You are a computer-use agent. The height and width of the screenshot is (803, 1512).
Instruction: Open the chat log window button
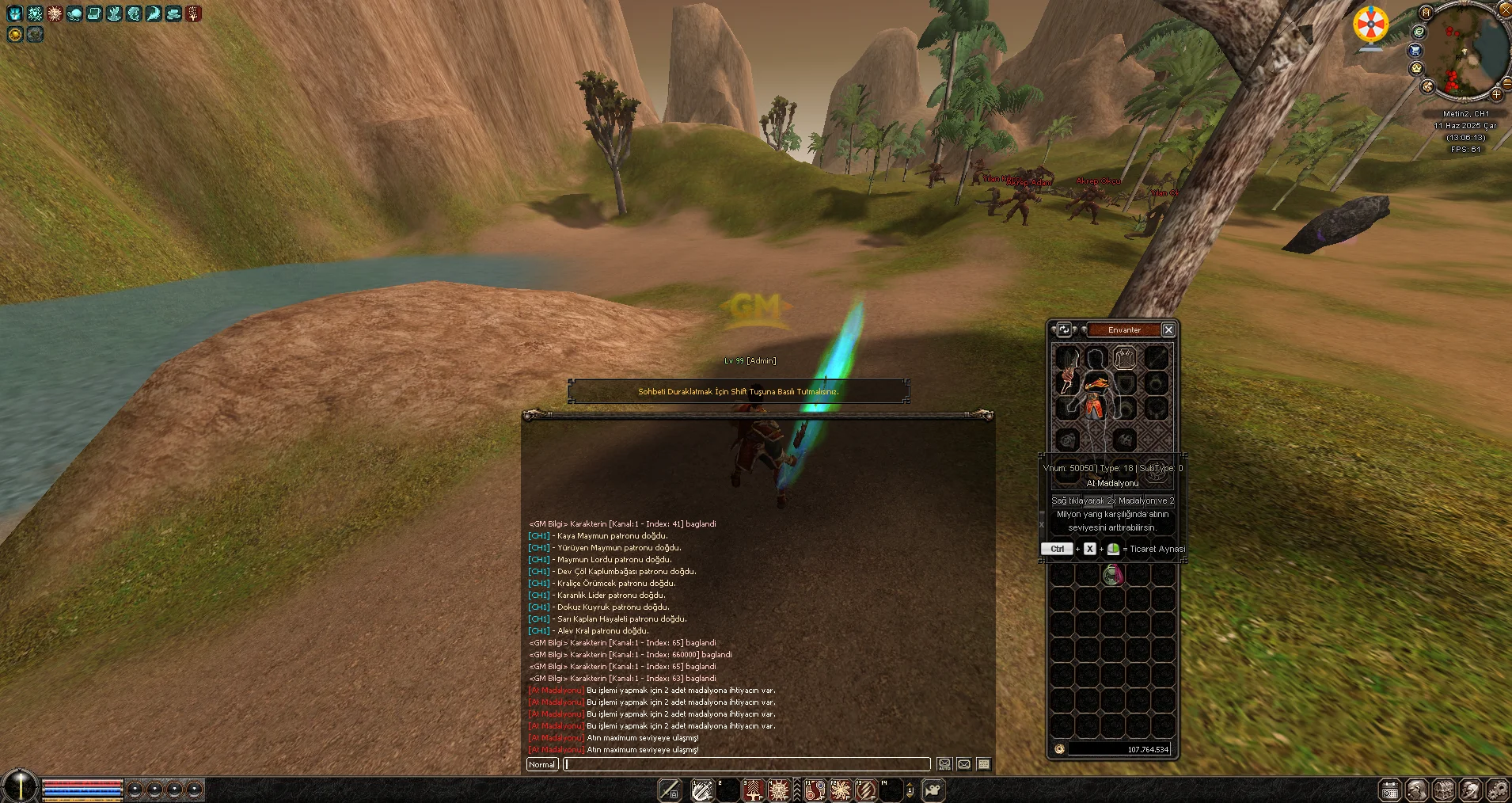tap(984, 764)
